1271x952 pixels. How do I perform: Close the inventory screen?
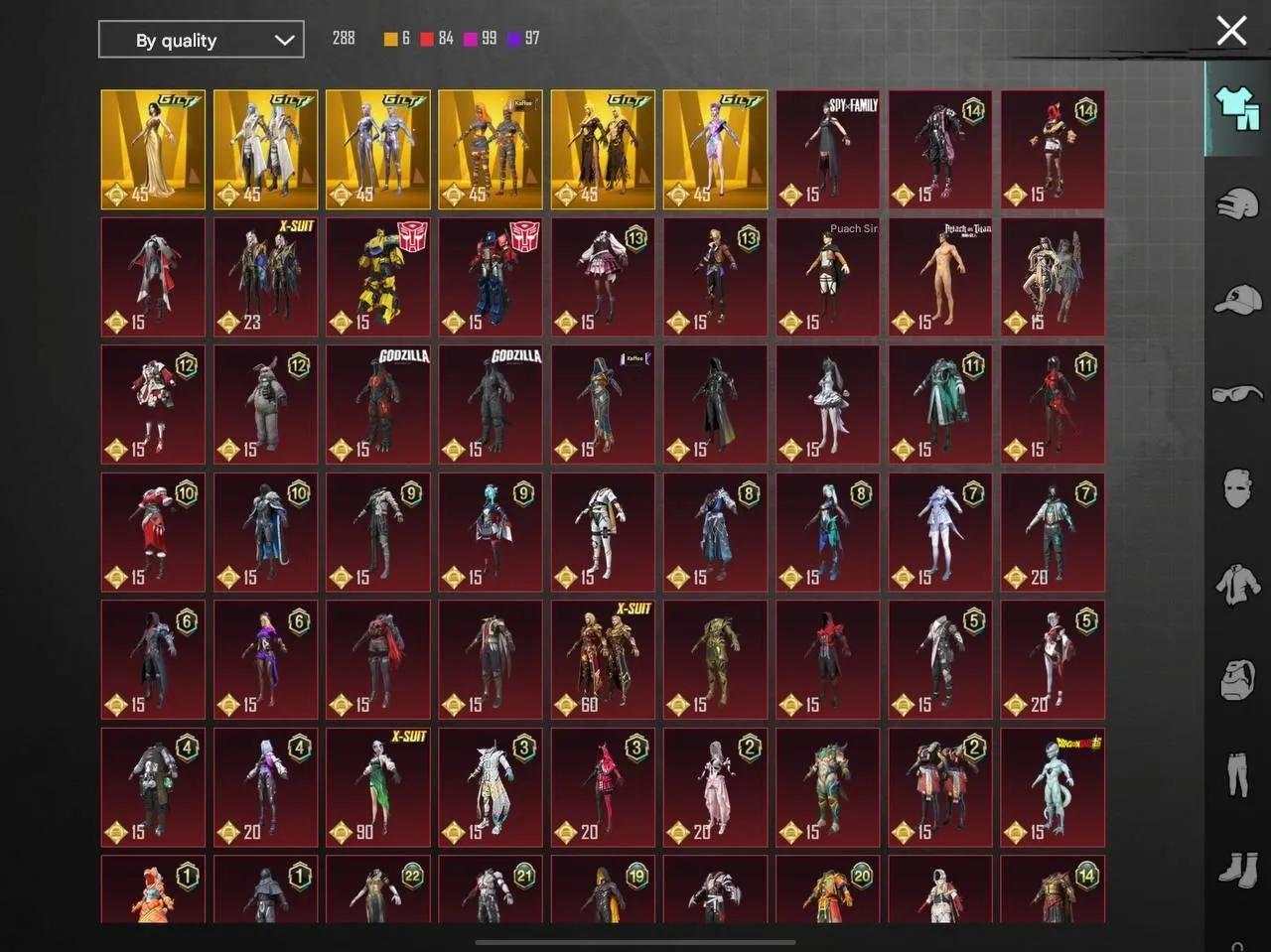point(1231,31)
